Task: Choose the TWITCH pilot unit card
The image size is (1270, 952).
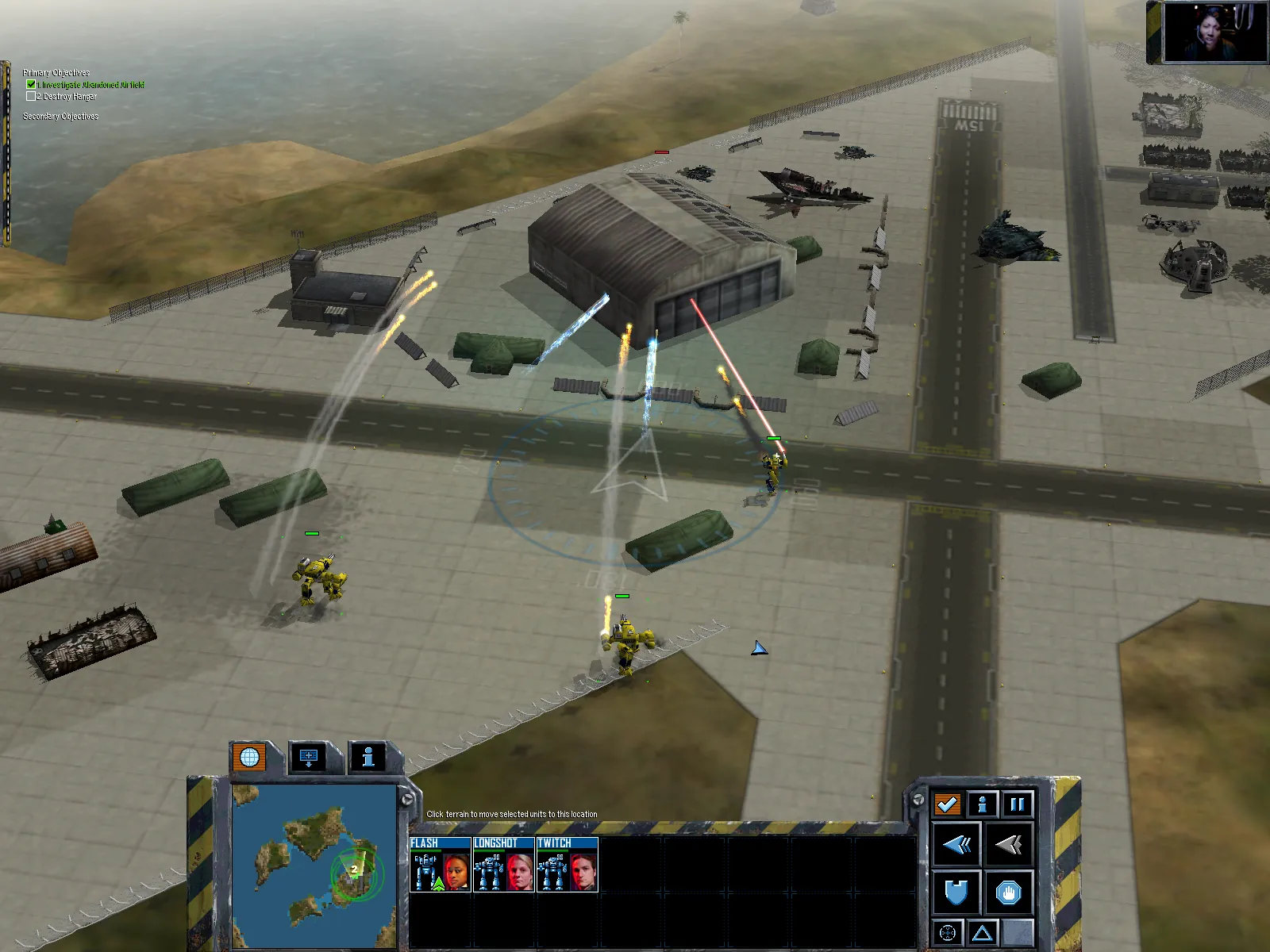Action: pyautogui.click(x=567, y=865)
